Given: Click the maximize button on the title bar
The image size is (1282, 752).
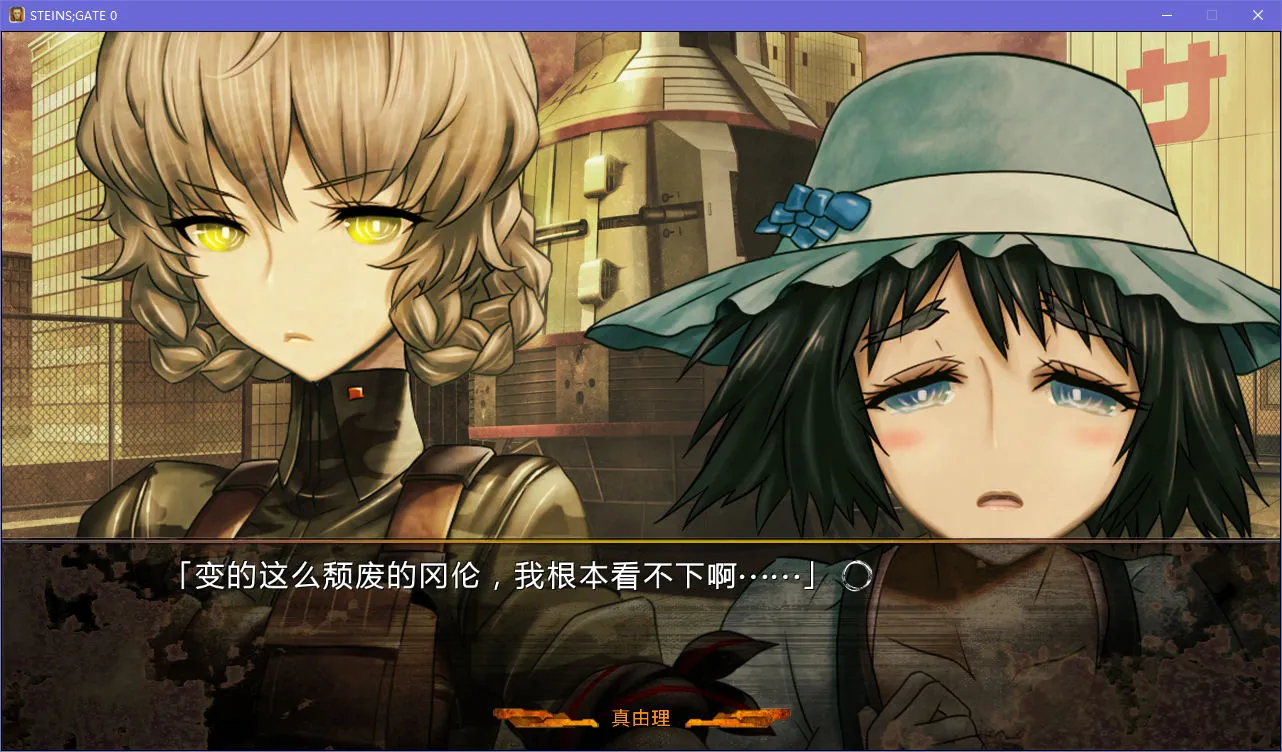Looking at the screenshot, I should [1211, 14].
